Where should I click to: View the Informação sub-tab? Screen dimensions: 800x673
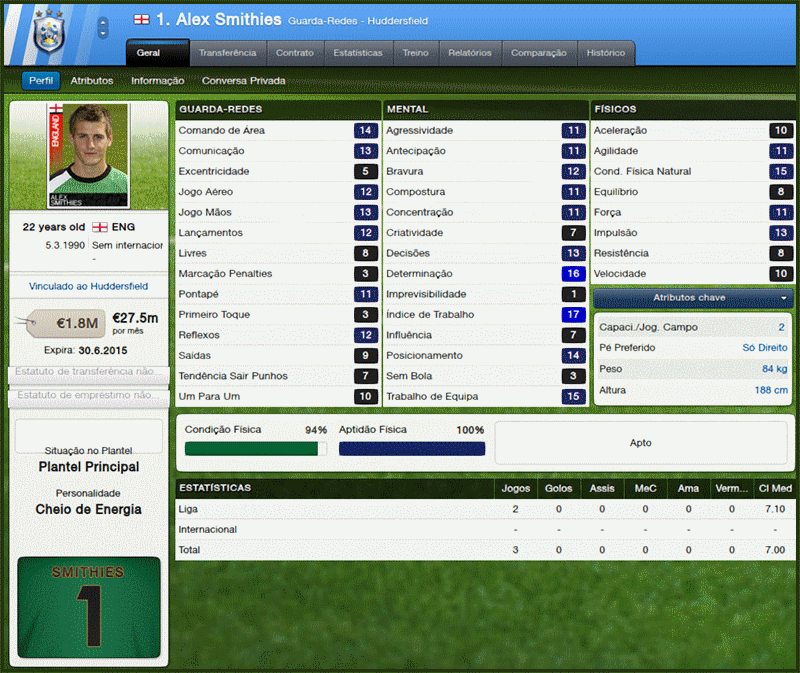click(x=158, y=81)
